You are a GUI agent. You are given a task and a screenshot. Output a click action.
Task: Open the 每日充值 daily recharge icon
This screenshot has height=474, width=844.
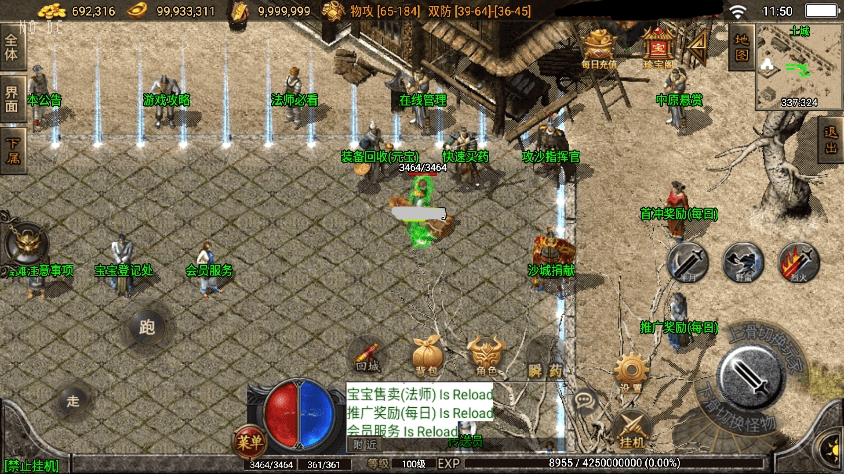(x=598, y=48)
